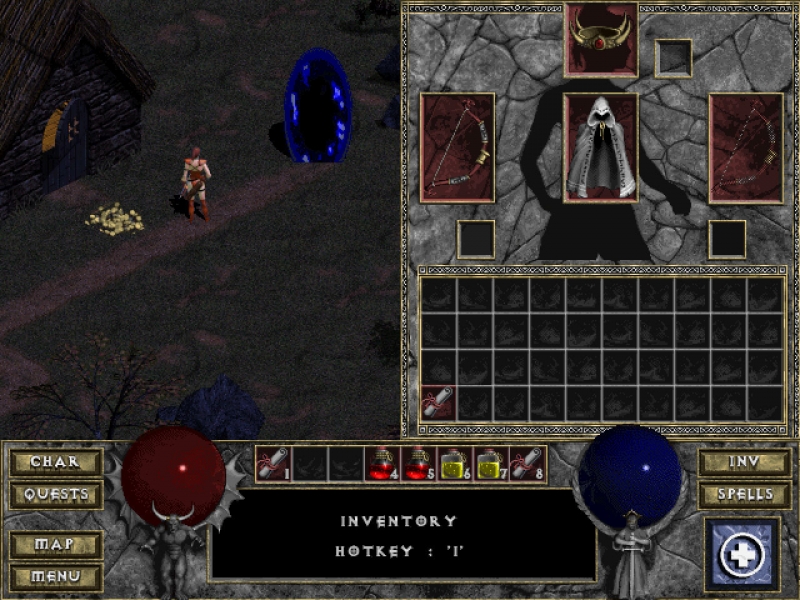Use the yellow potion in belt slot 7
This screenshot has width=800, height=600.
tap(491, 463)
